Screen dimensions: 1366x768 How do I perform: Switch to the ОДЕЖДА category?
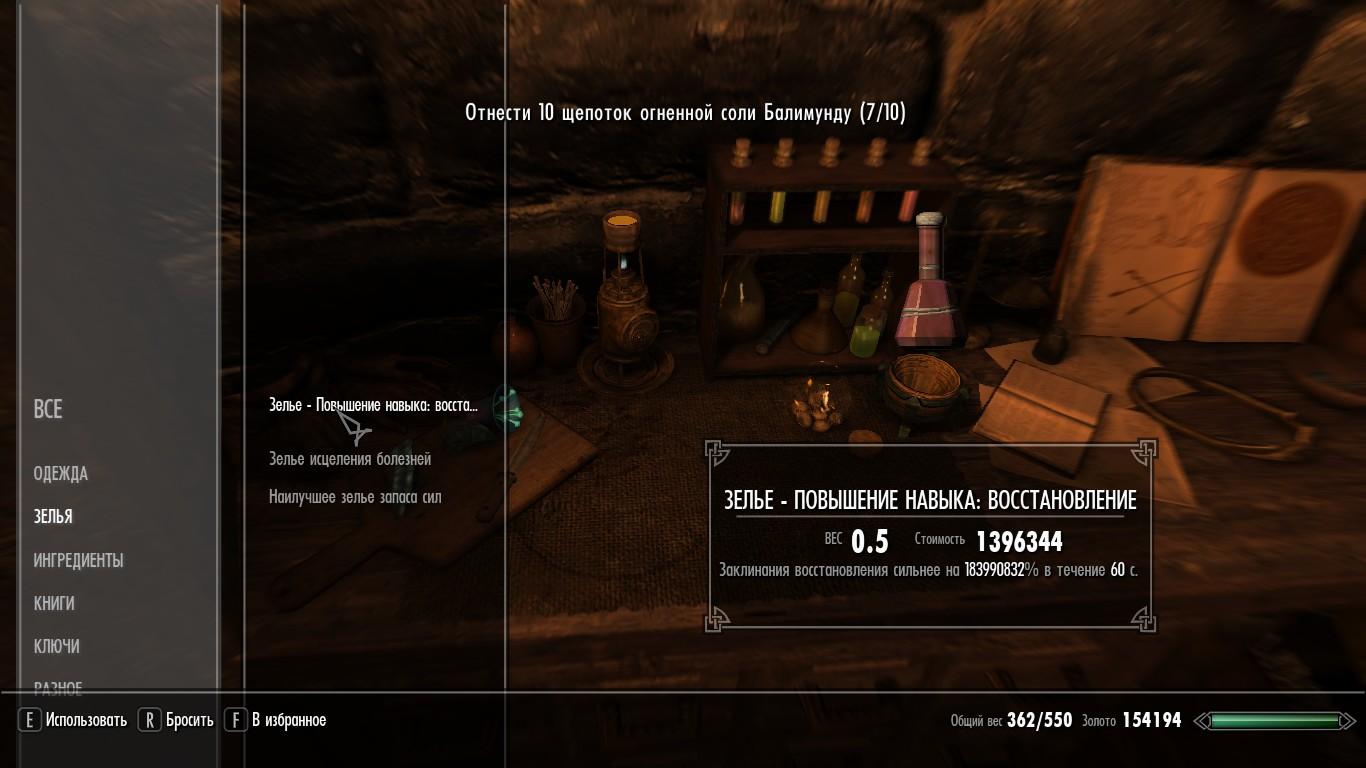[61, 474]
